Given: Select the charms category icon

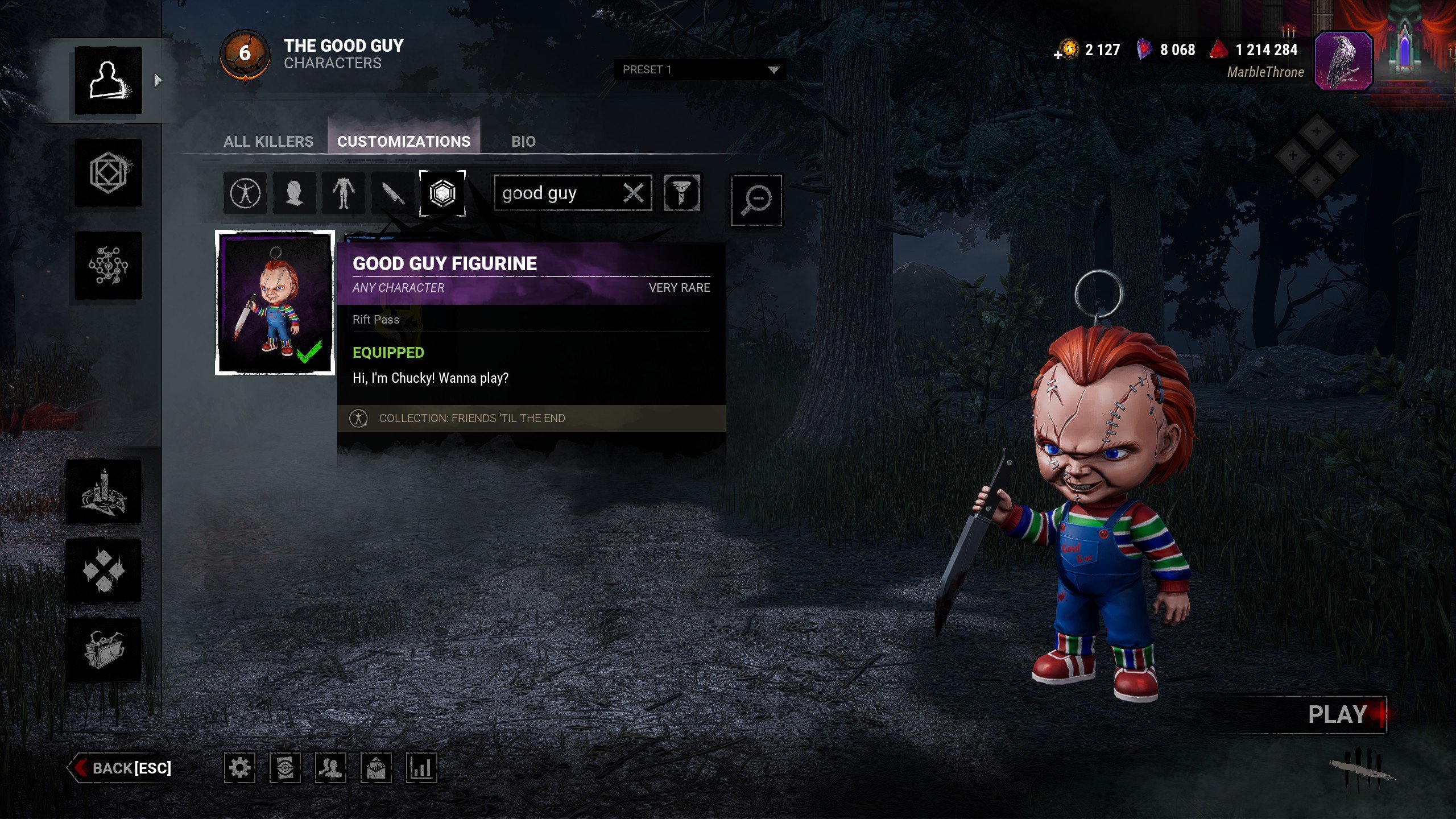Looking at the screenshot, I should (442, 193).
